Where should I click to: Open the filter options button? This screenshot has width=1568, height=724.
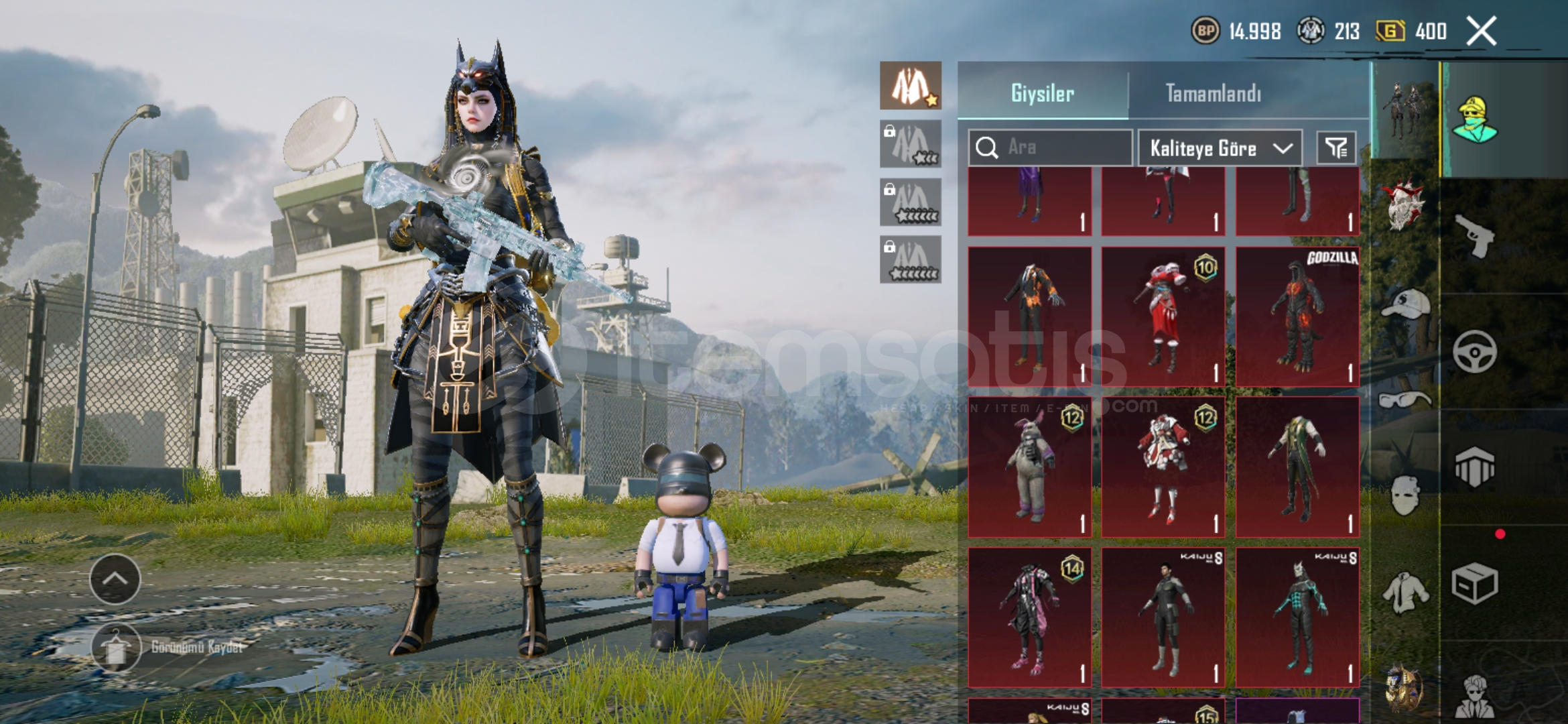coord(1336,147)
